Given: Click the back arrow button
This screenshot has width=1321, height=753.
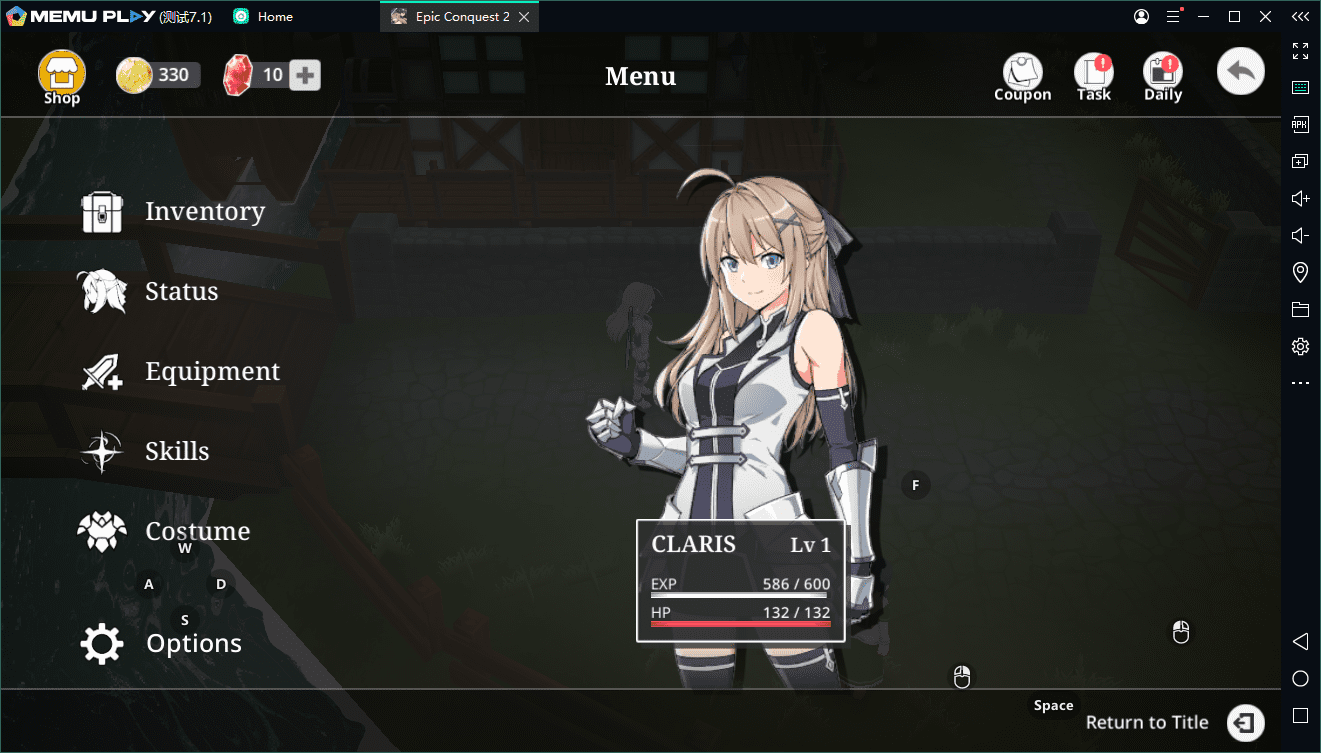Looking at the screenshot, I should click(1241, 72).
